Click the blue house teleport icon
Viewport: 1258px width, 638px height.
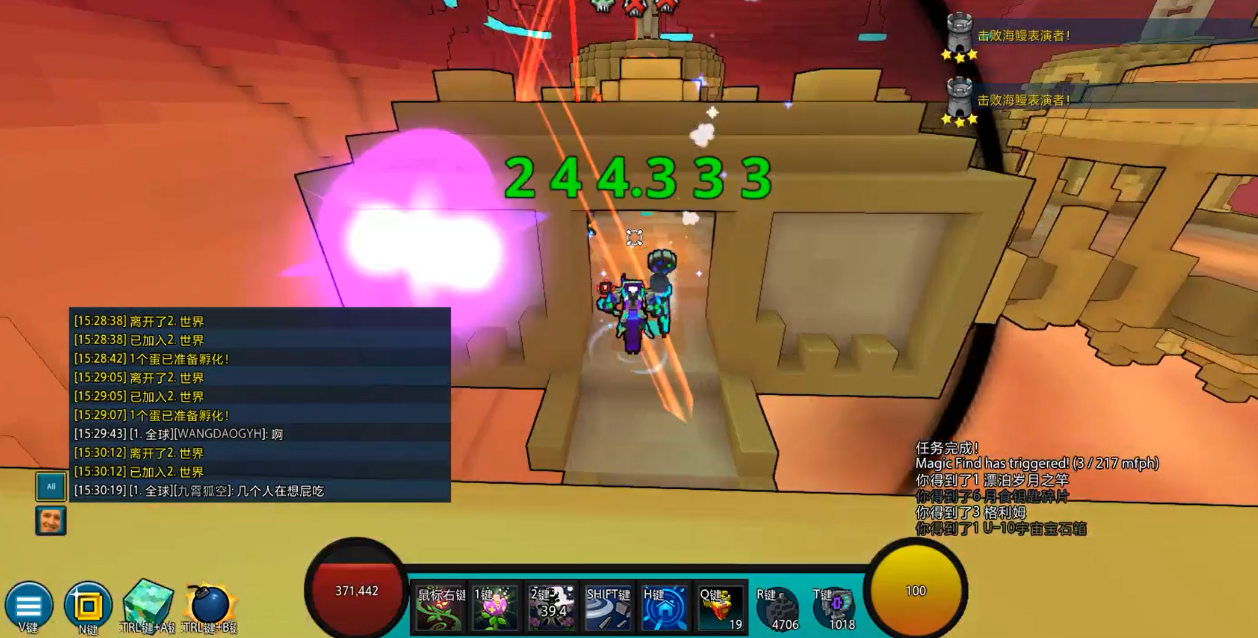664,608
